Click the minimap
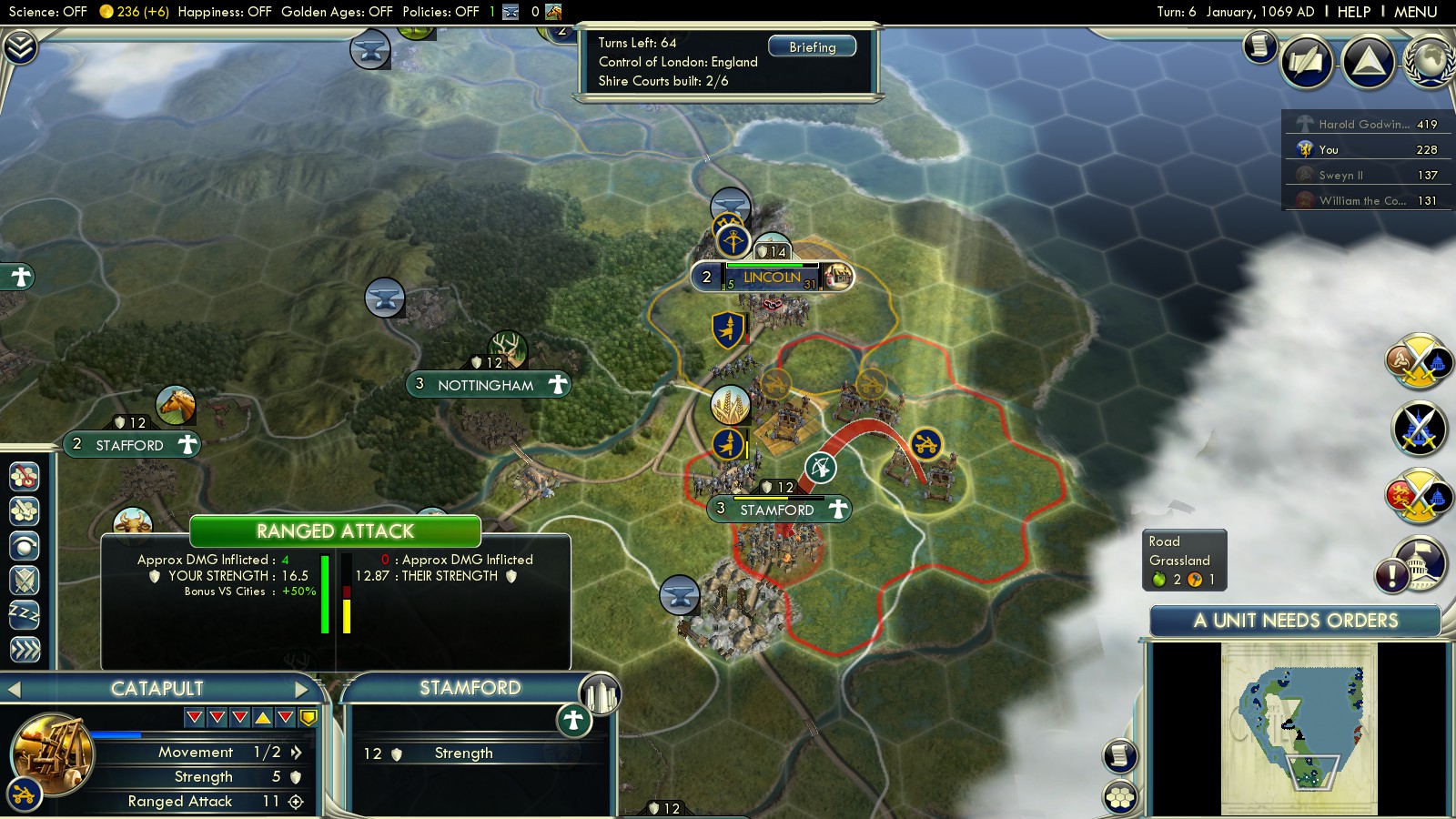The height and width of the screenshot is (819, 1456). [1299, 728]
